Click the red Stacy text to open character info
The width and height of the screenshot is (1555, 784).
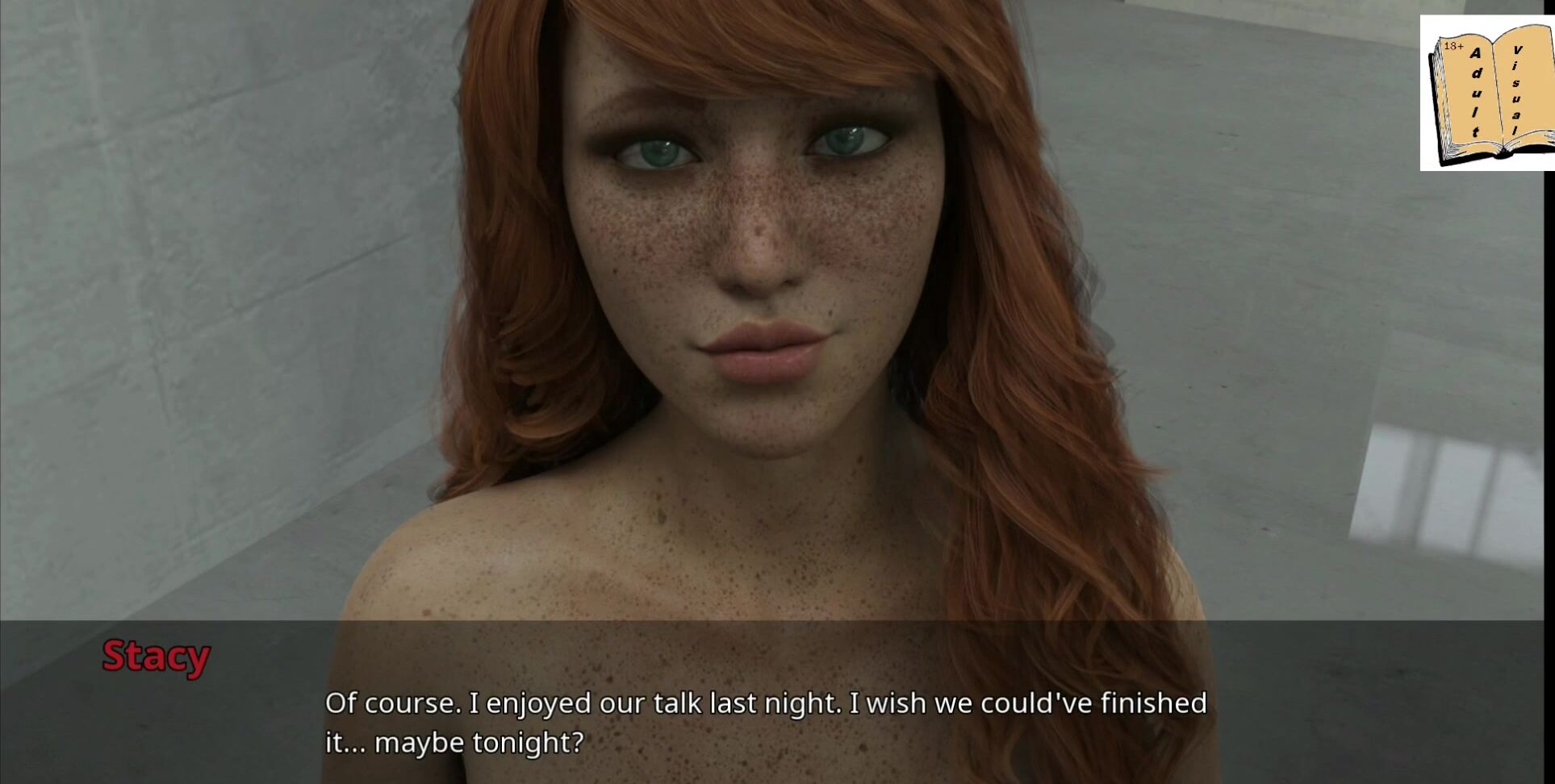point(156,656)
